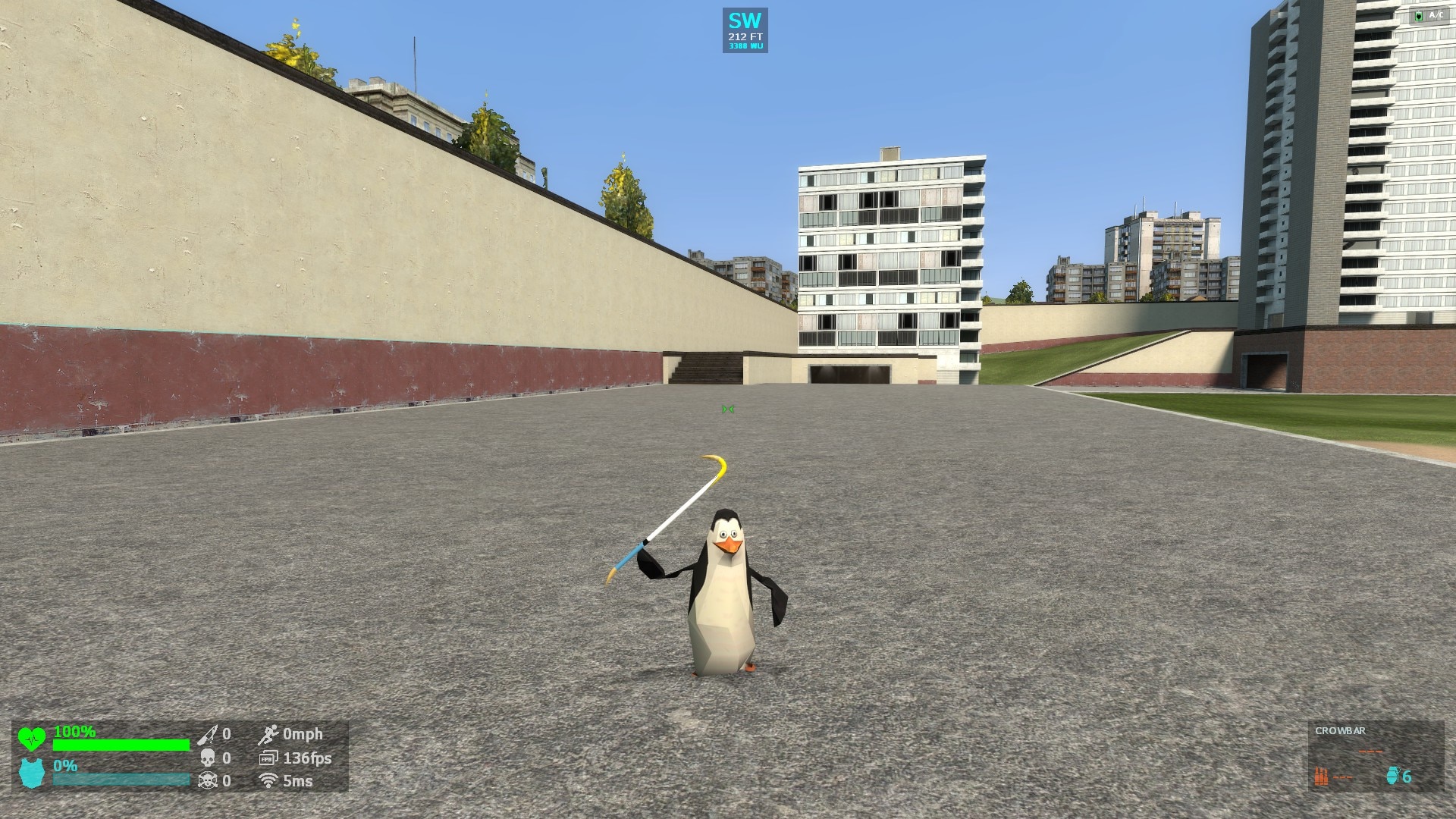Screen dimensions: 1456x819
Task: Select the CROWBAR weapon label
Action: (1339, 731)
